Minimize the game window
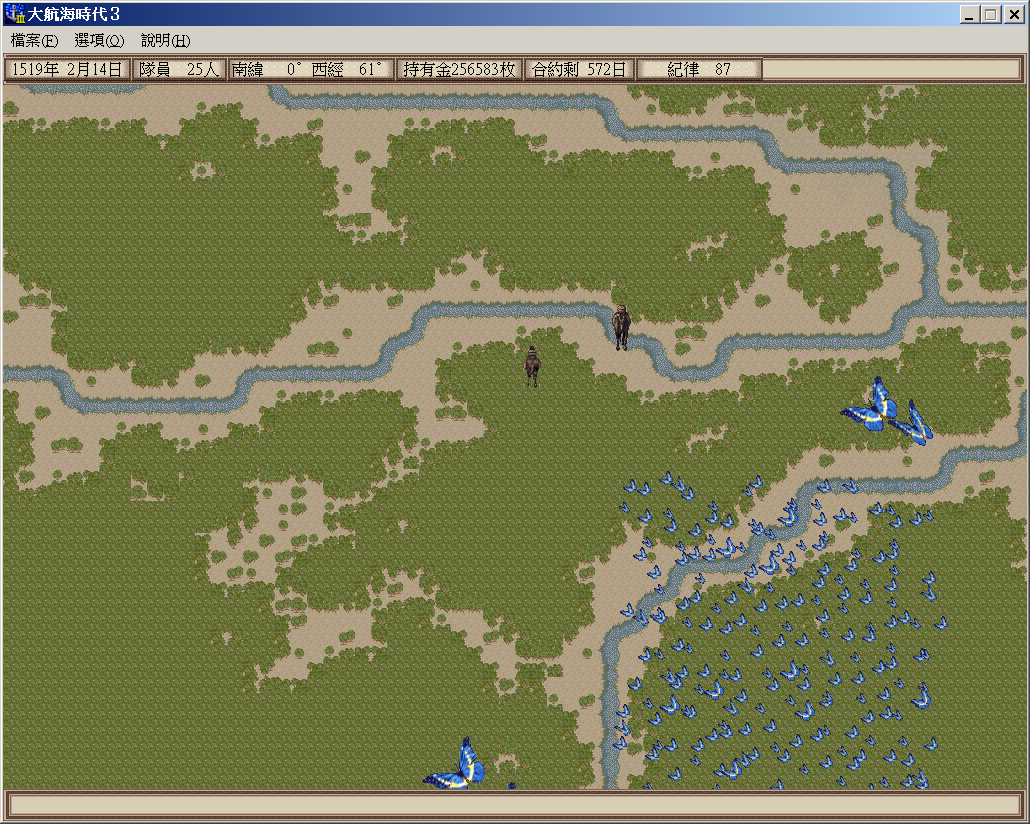The width and height of the screenshot is (1030, 824). tap(970, 15)
